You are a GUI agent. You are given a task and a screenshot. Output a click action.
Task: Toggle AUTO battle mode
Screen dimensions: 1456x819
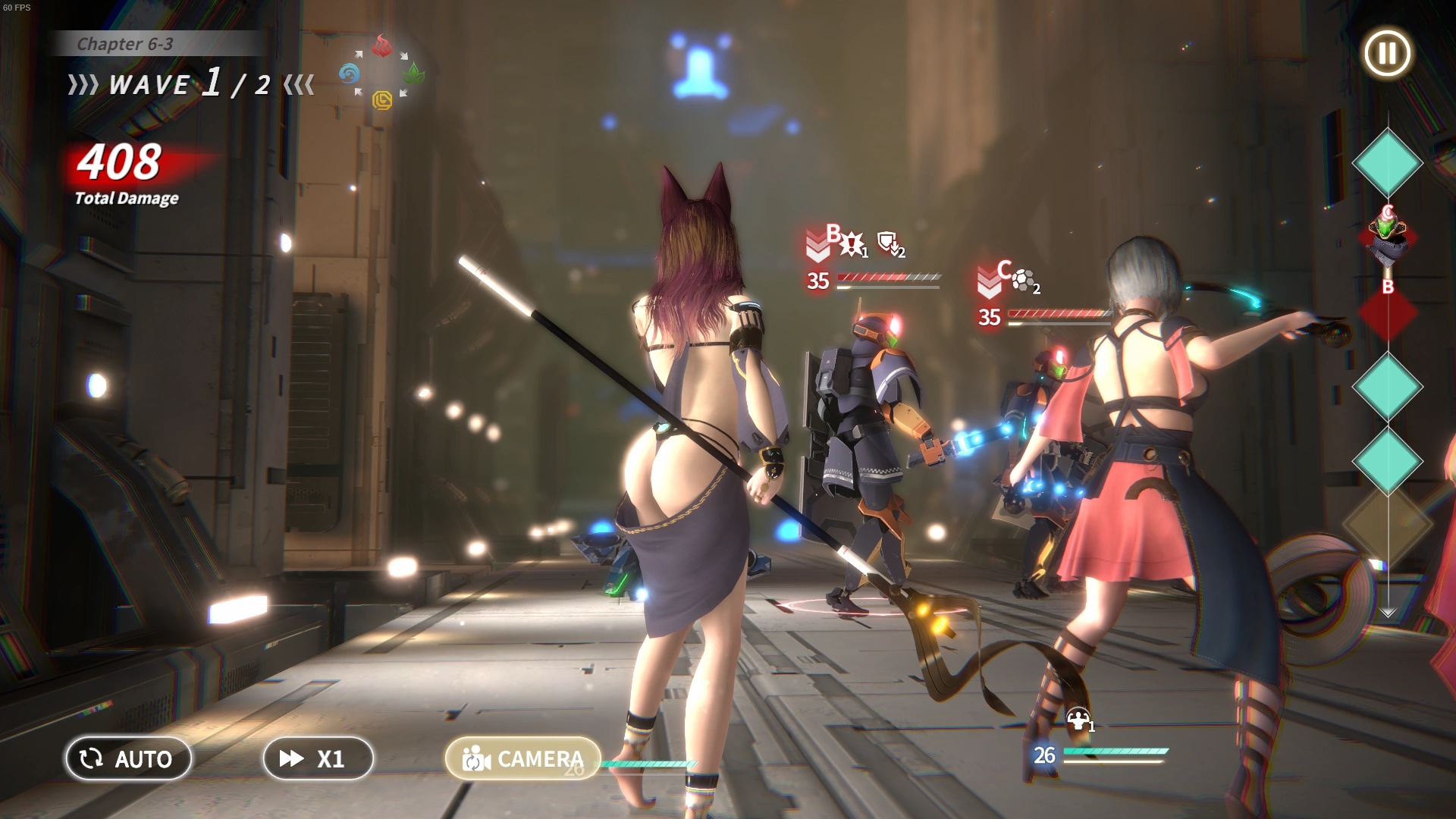[x=128, y=758]
